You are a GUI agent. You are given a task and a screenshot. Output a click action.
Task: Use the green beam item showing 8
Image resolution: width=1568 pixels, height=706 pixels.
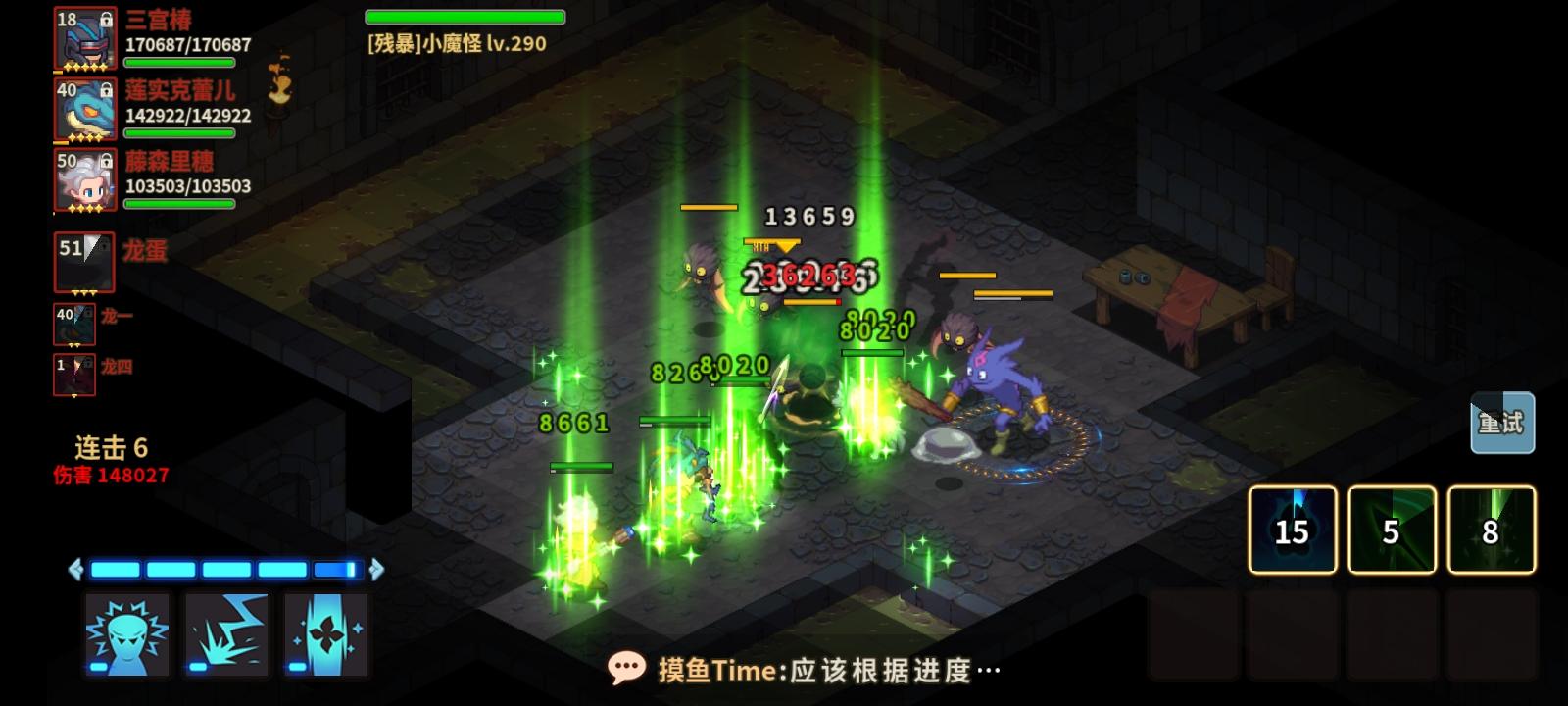[x=1490, y=528]
